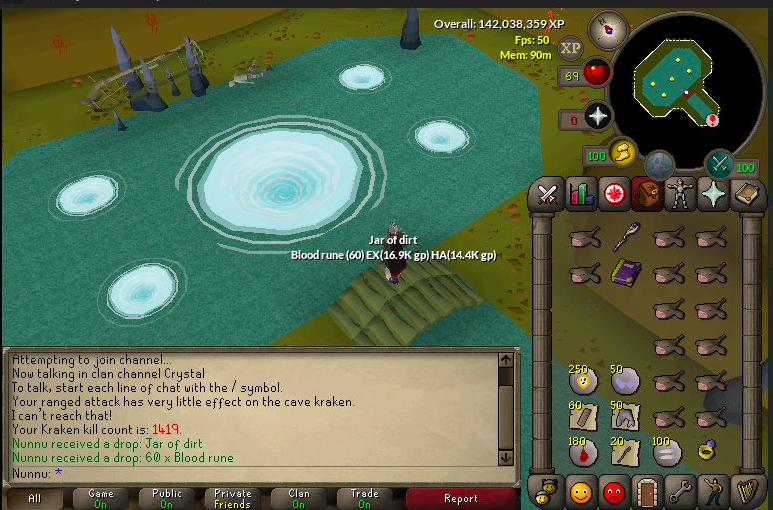Image resolution: width=773 pixels, height=510 pixels.
Task: Open the Logout door tab
Action: point(648,492)
